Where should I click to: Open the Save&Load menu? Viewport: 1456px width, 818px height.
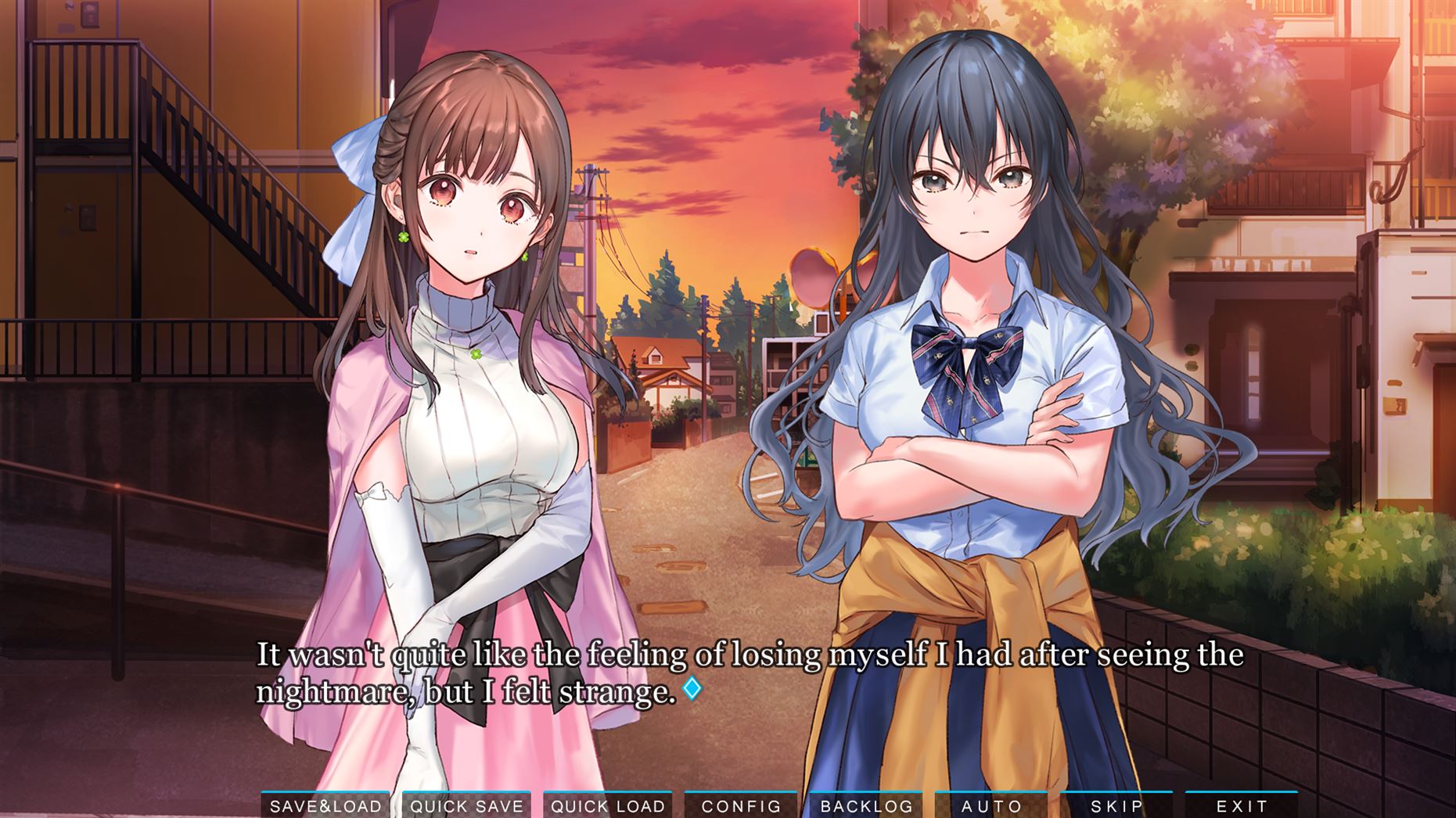[325, 805]
